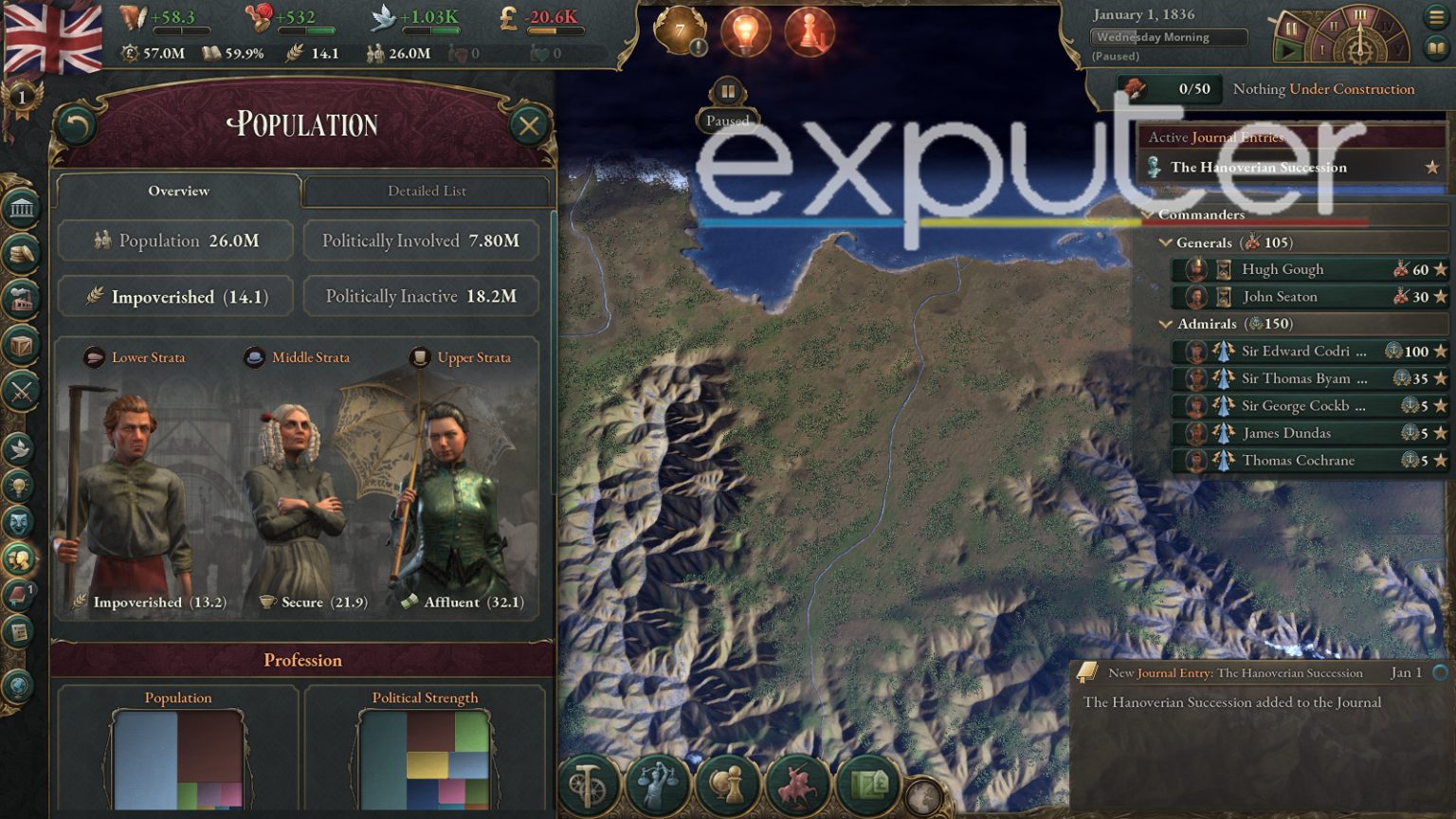1456x819 pixels.
Task: Collapse the Admirals commander list
Action: [x=1166, y=323]
